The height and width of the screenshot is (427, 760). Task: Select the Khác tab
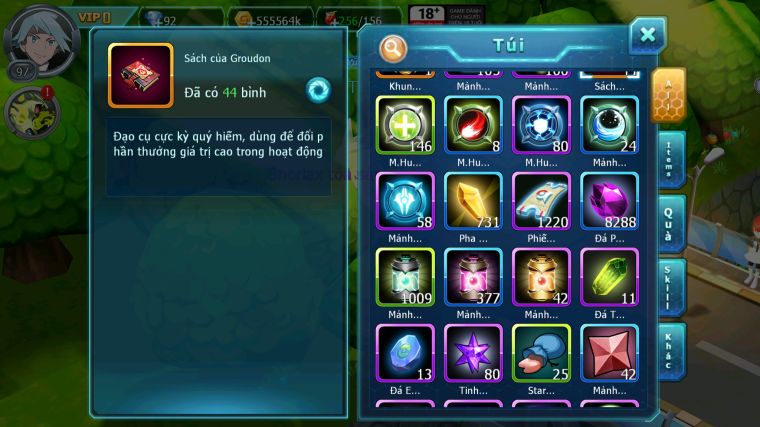click(671, 351)
